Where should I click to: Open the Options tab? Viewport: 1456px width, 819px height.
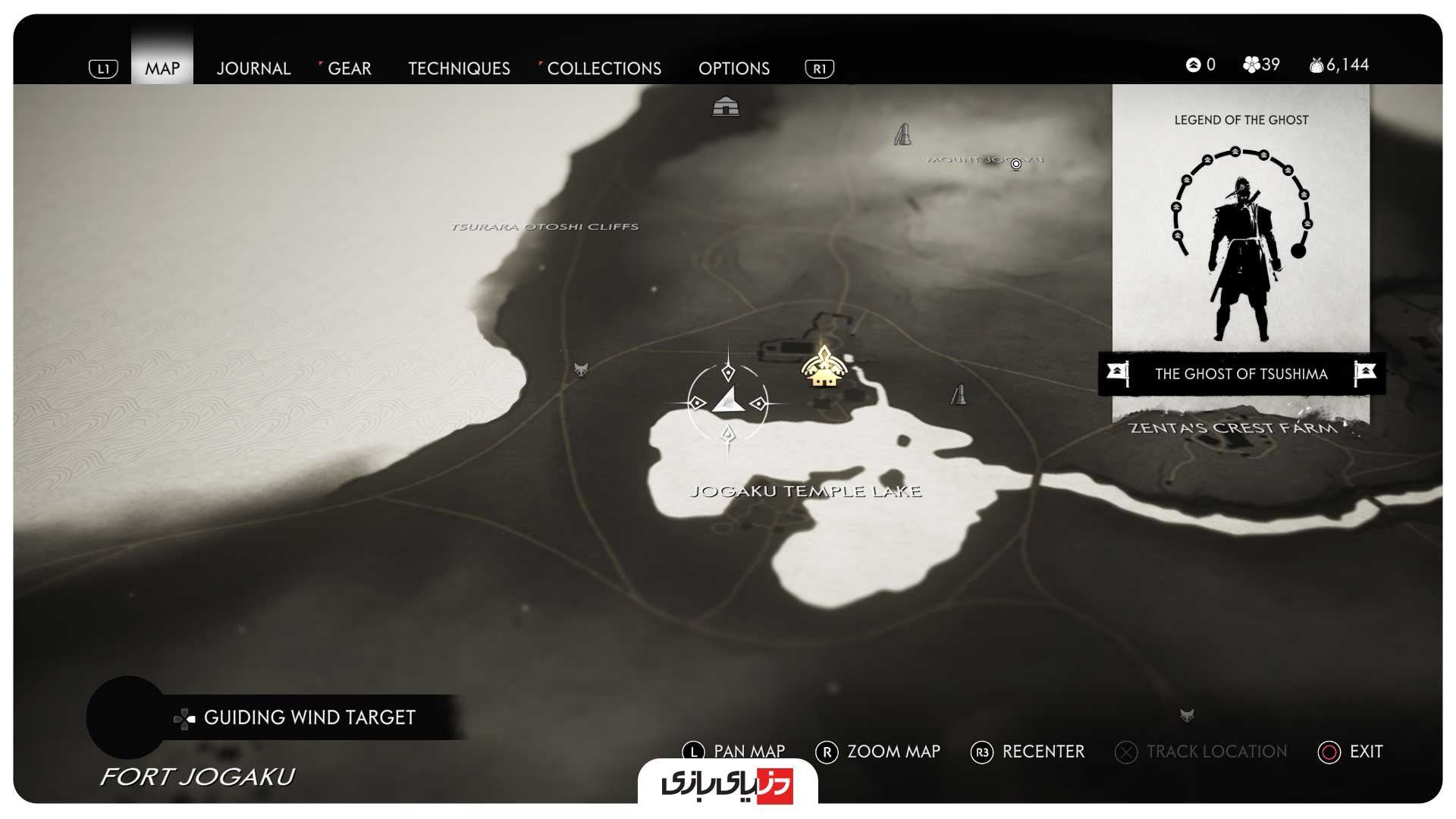tap(733, 68)
